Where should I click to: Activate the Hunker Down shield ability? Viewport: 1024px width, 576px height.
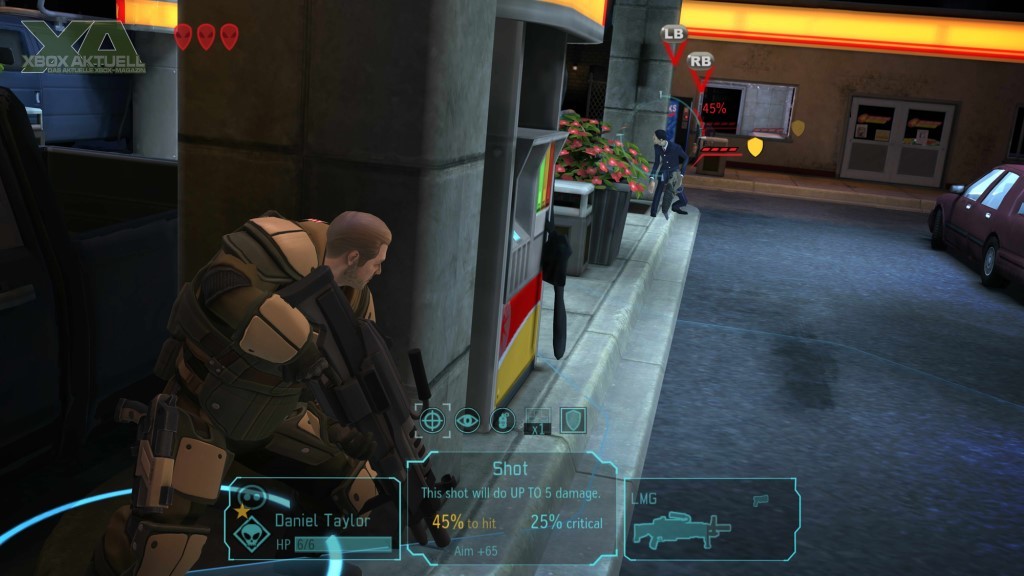[571, 420]
